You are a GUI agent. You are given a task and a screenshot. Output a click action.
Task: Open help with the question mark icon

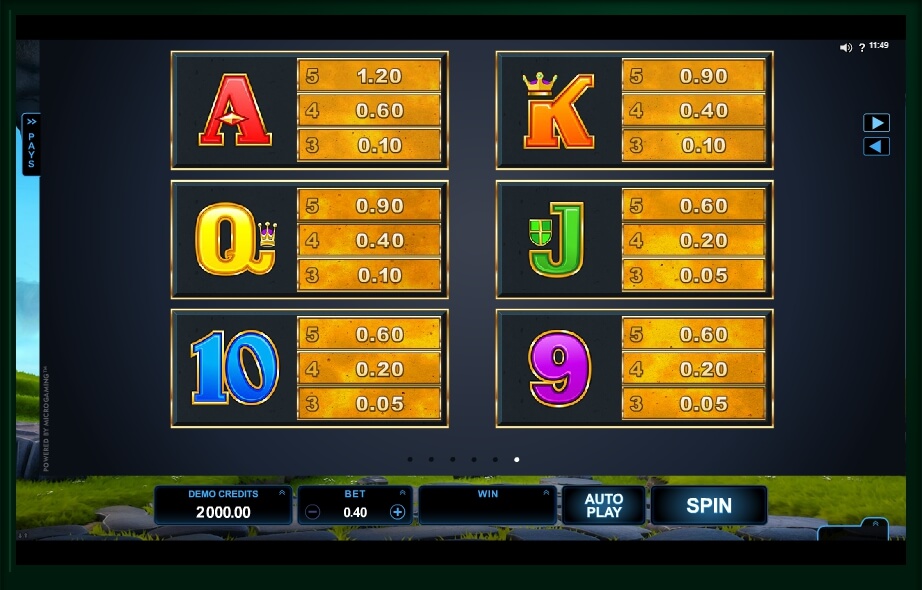coord(862,47)
